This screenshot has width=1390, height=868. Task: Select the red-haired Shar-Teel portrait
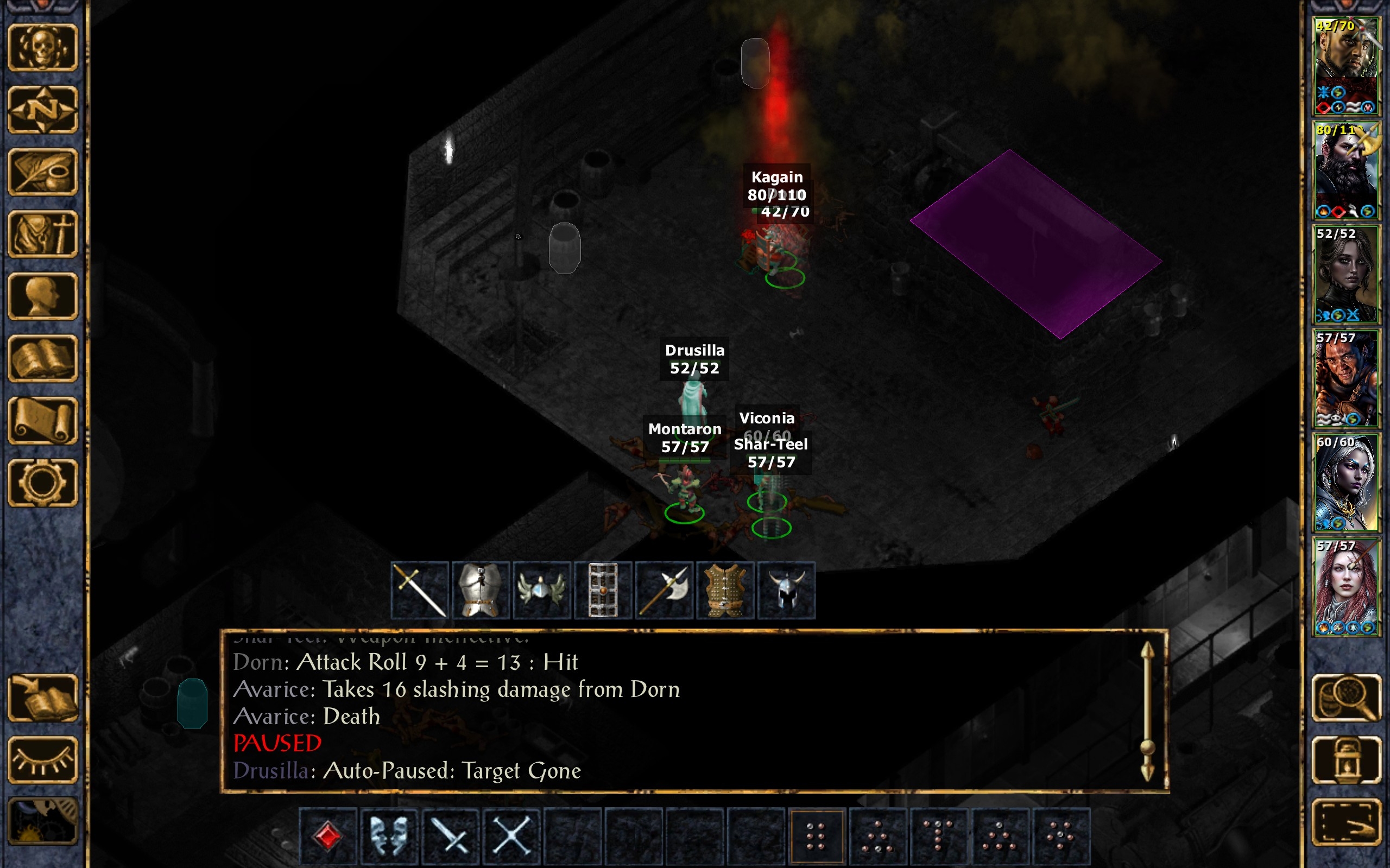point(1346,586)
